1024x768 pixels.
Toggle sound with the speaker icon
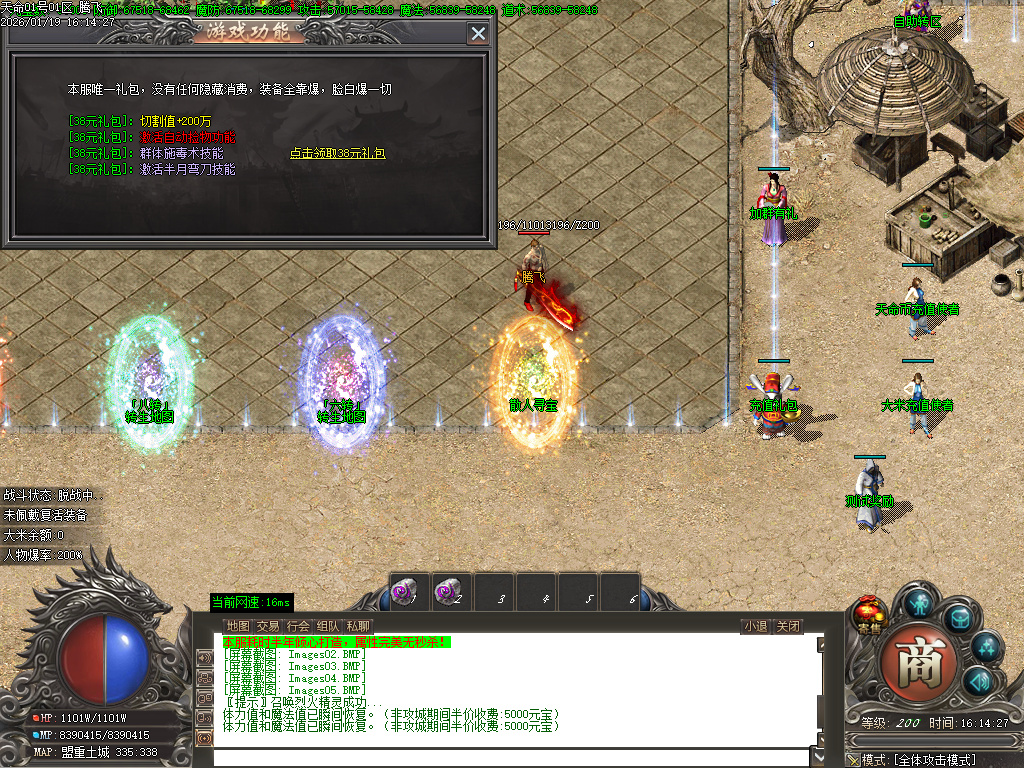click(x=978, y=683)
